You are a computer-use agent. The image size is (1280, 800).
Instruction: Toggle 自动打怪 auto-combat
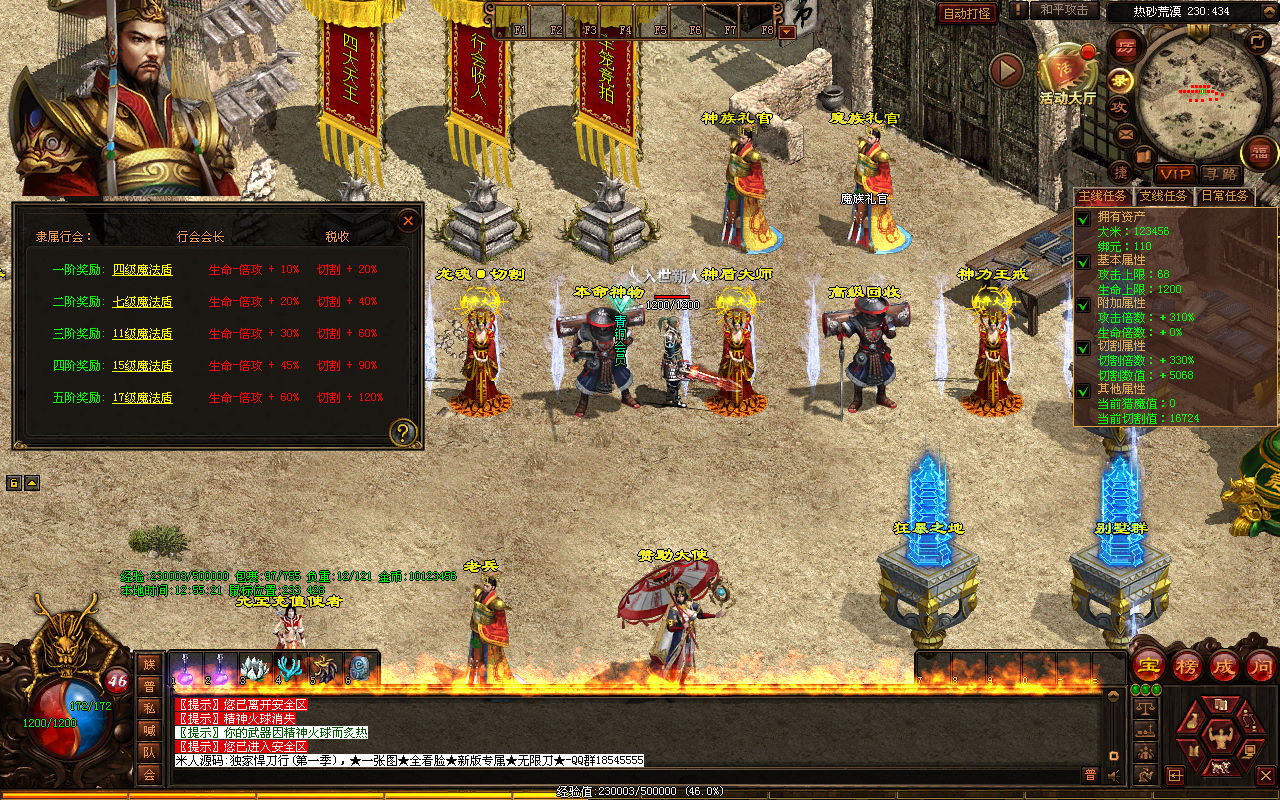[967, 13]
